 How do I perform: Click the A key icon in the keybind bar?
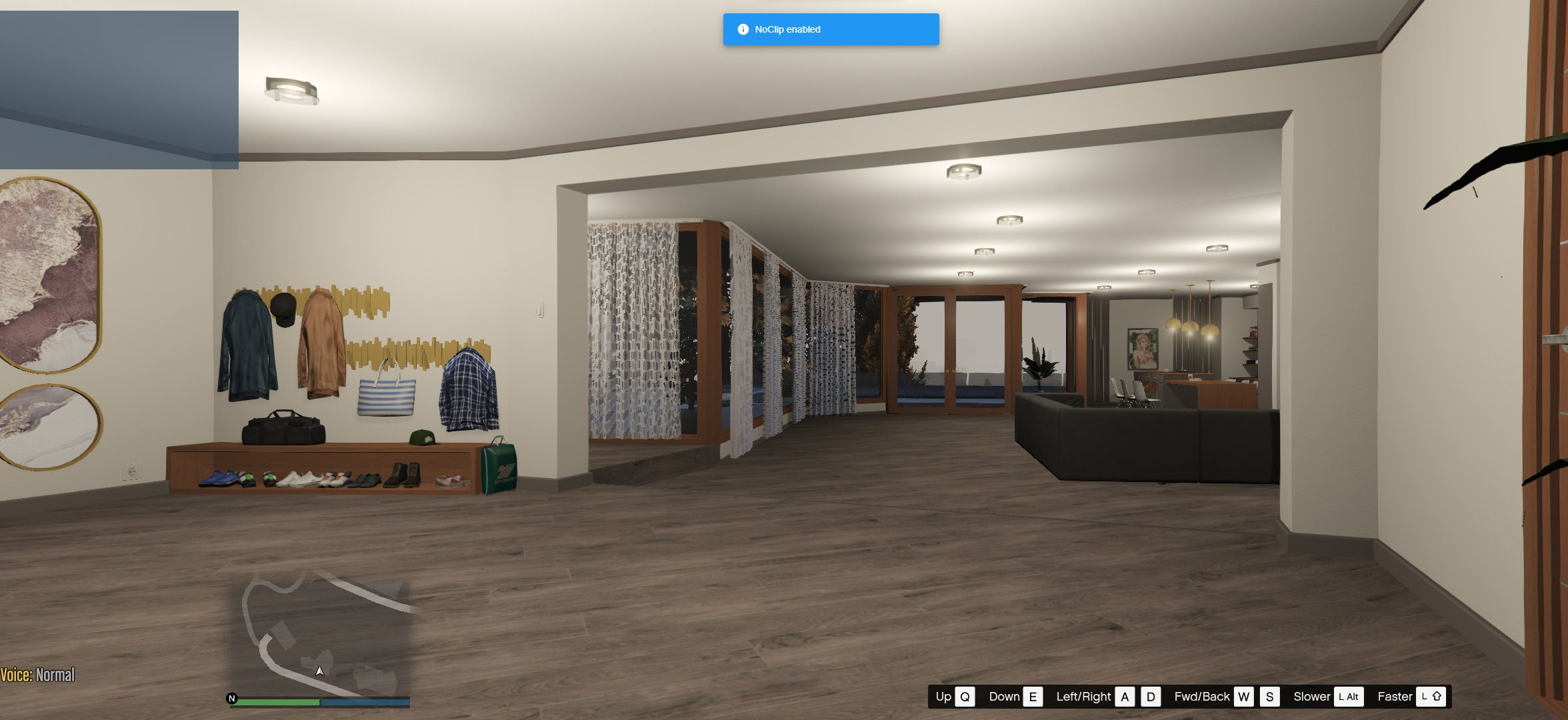click(x=1125, y=697)
